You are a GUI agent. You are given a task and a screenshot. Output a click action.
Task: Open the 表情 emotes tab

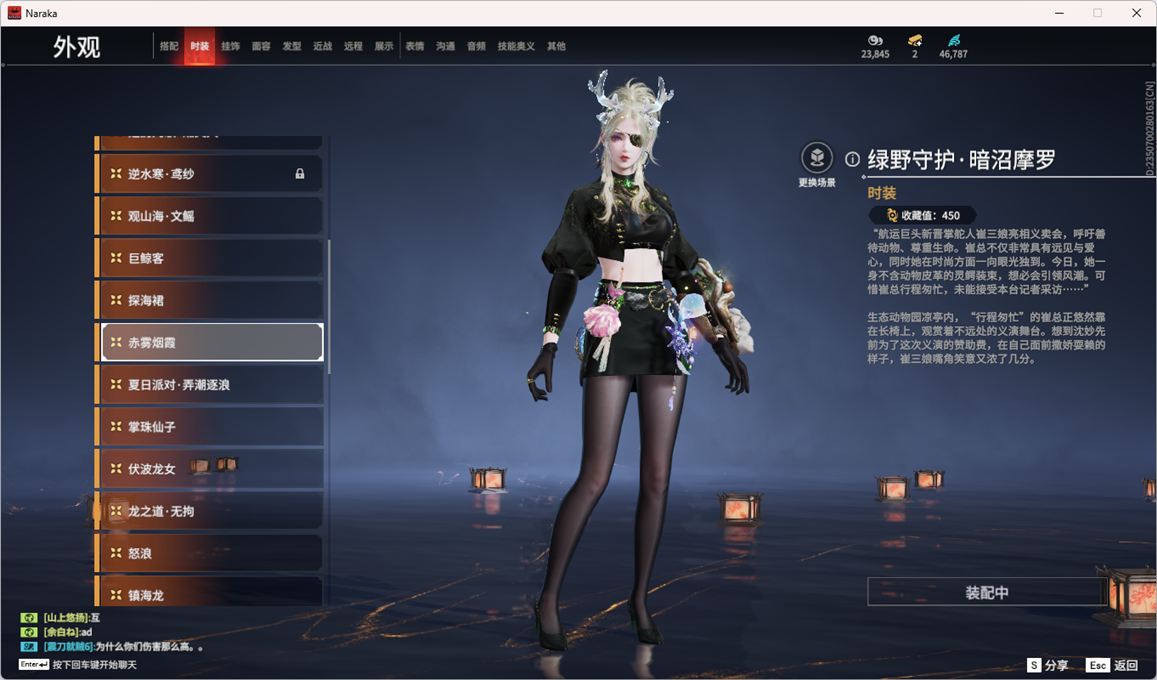(x=415, y=46)
